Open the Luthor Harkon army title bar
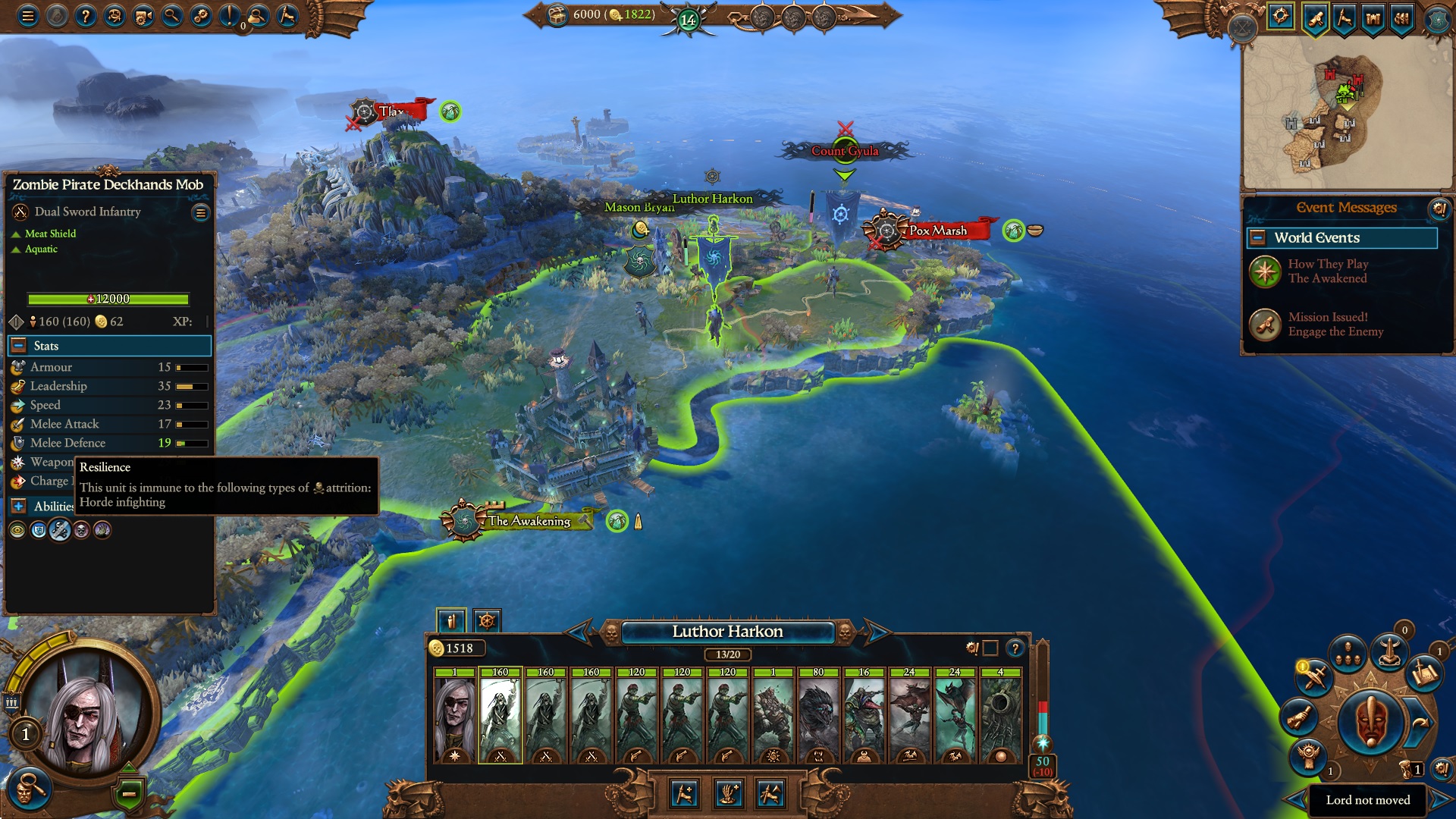The width and height of the screenshot is (1456, 819). (728, 632)
